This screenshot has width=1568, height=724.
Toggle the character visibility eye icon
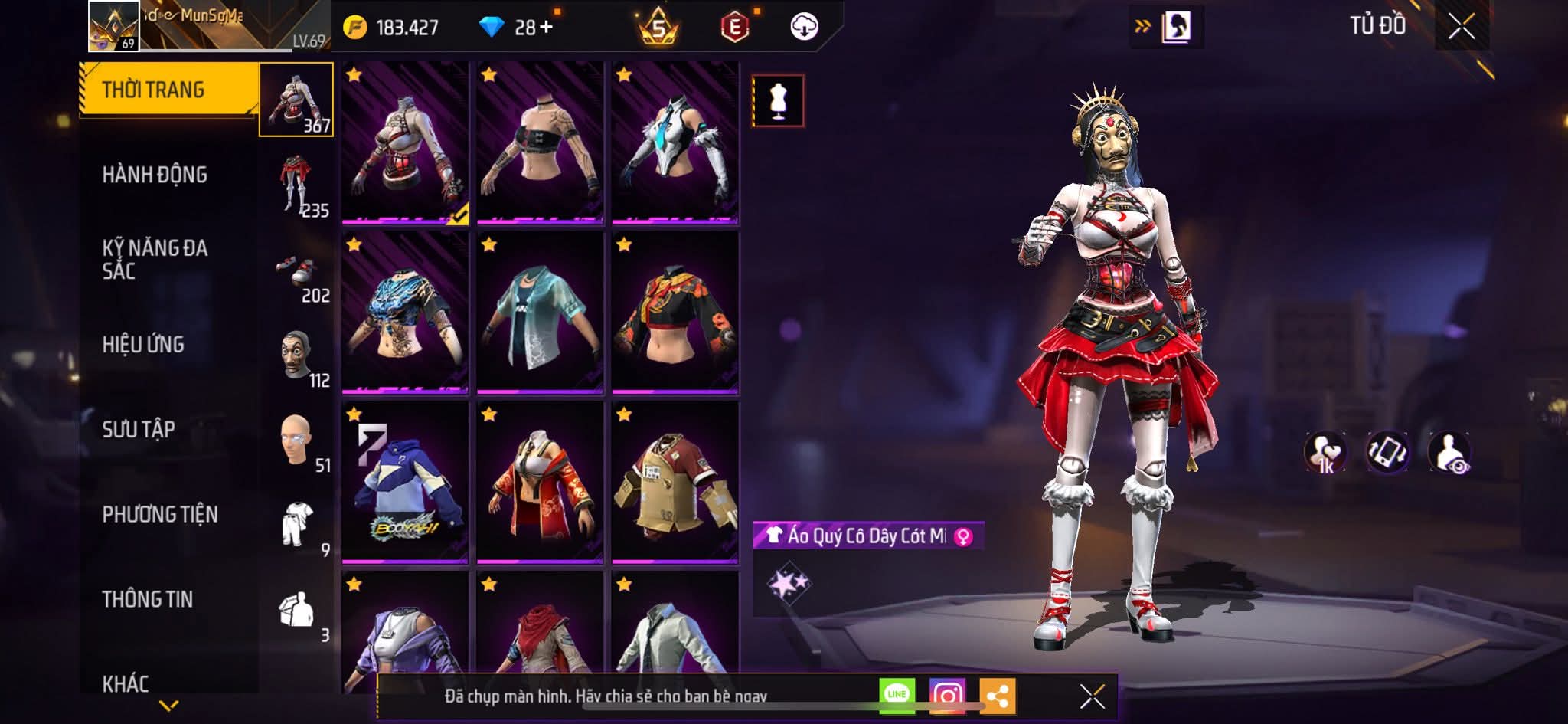(x=1449, y=452)
